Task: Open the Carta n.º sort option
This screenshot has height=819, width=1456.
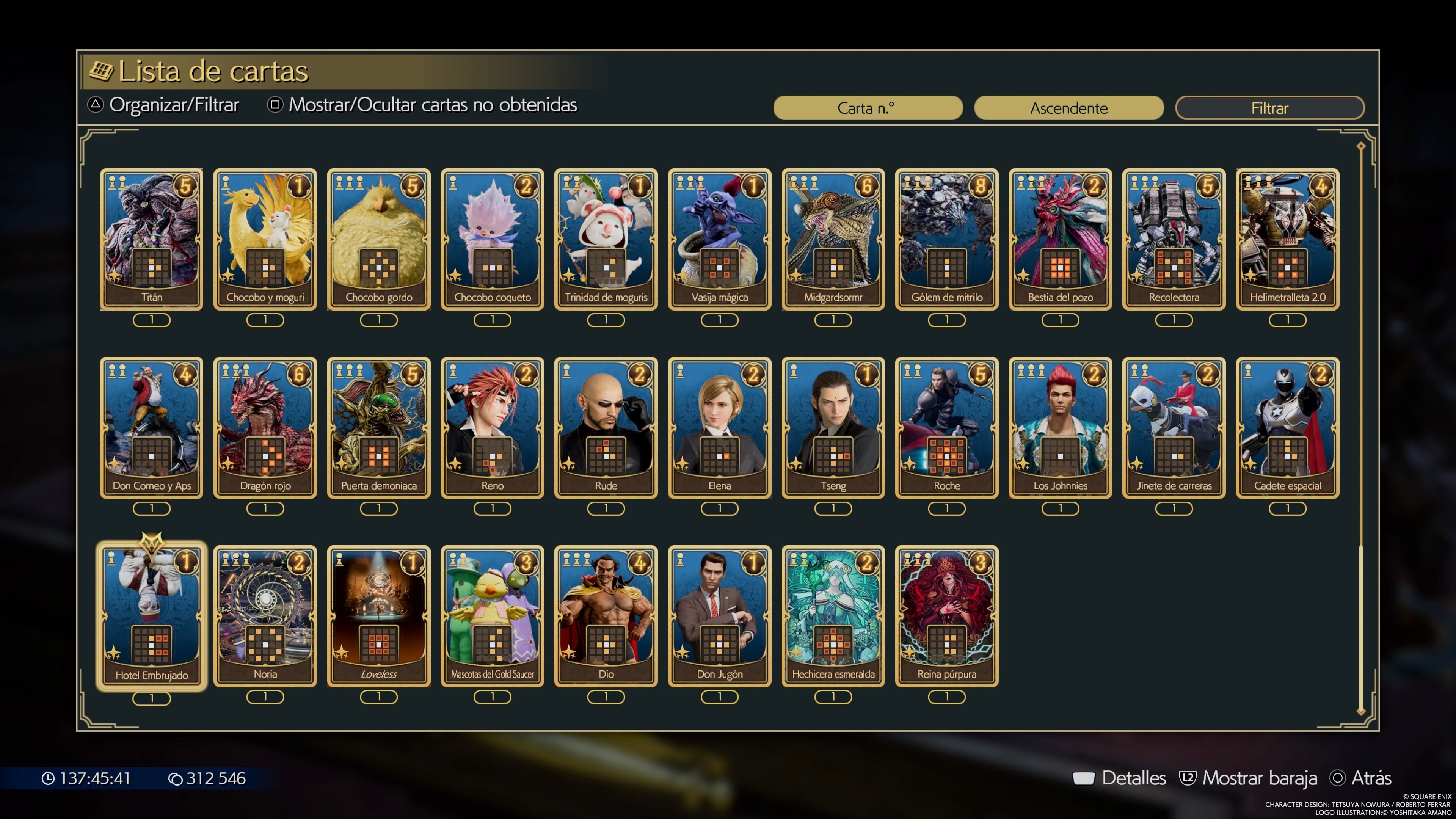Action: (x=868, y=108)
